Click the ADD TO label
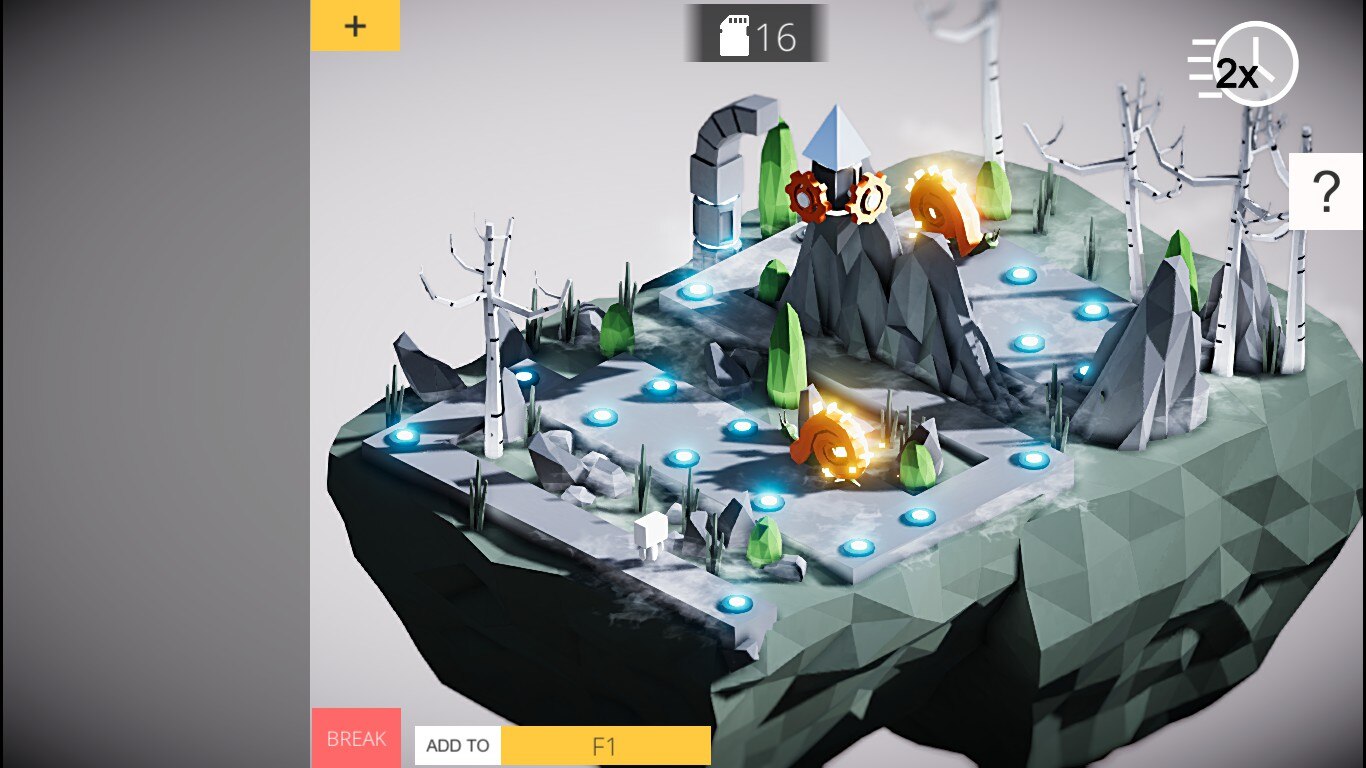 coord(458,746)
